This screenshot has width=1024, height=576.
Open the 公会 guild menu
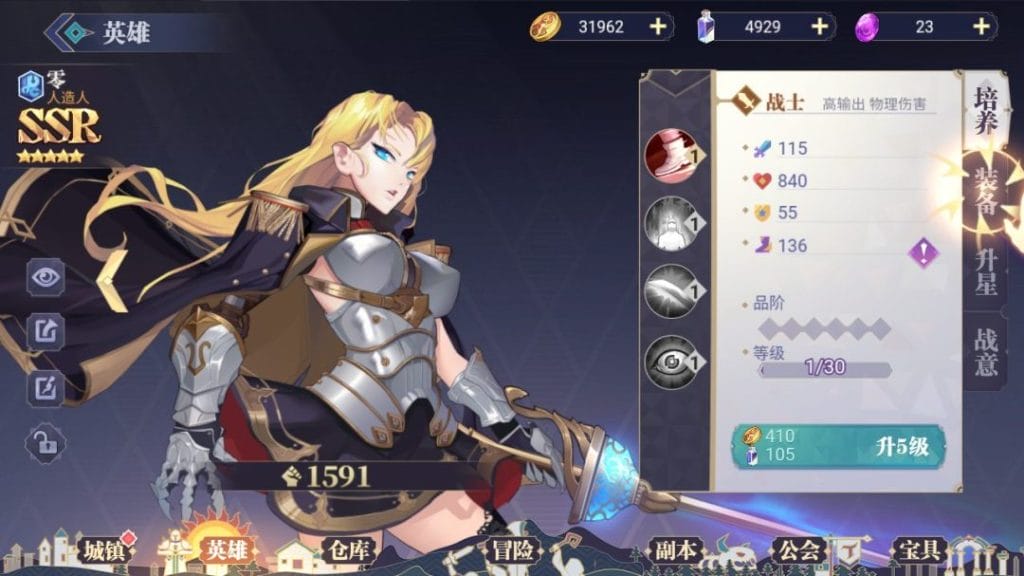798,550
